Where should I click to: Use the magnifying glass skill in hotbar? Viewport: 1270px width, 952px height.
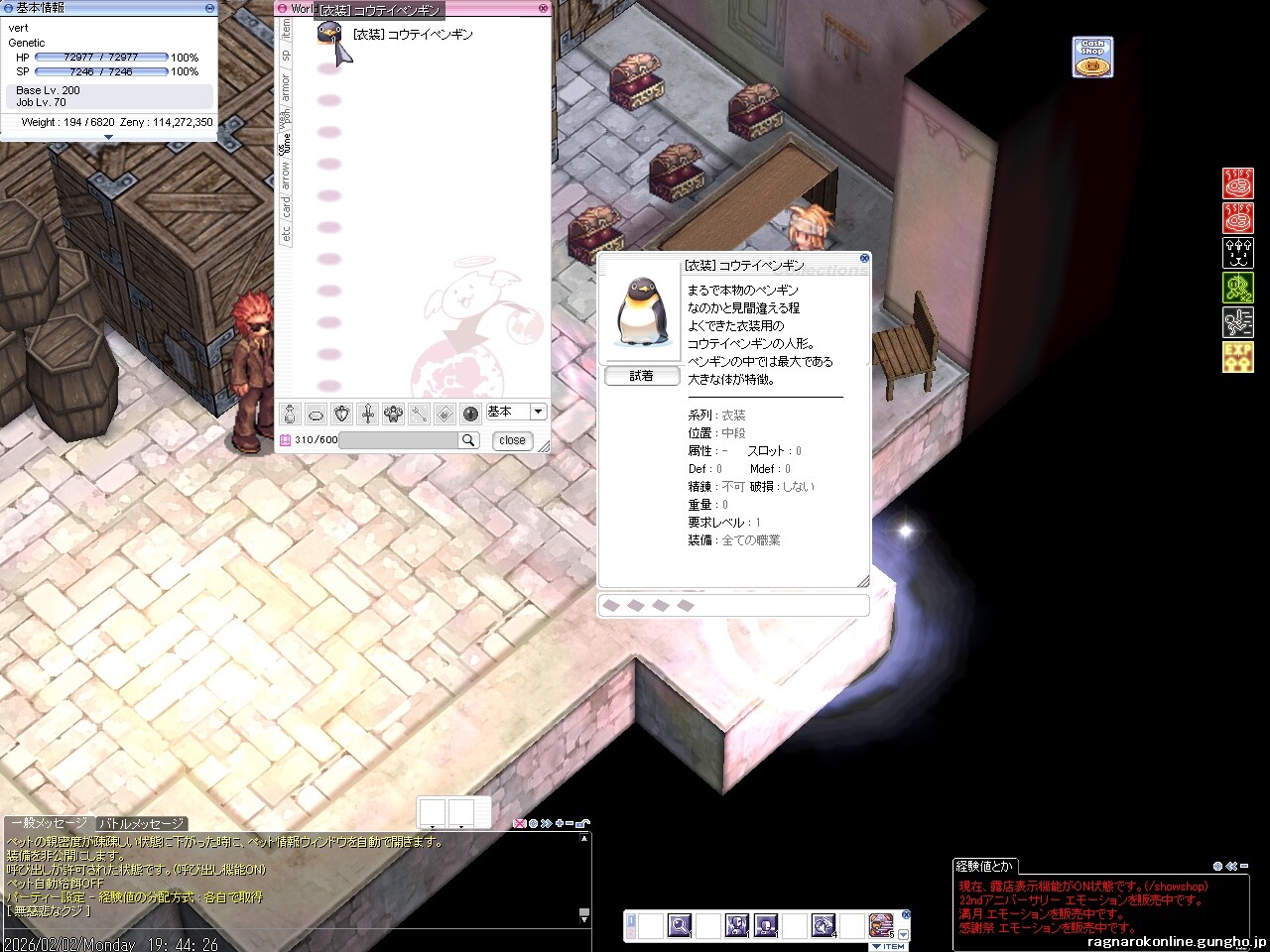pyautogui.click(x=680, y=925)
